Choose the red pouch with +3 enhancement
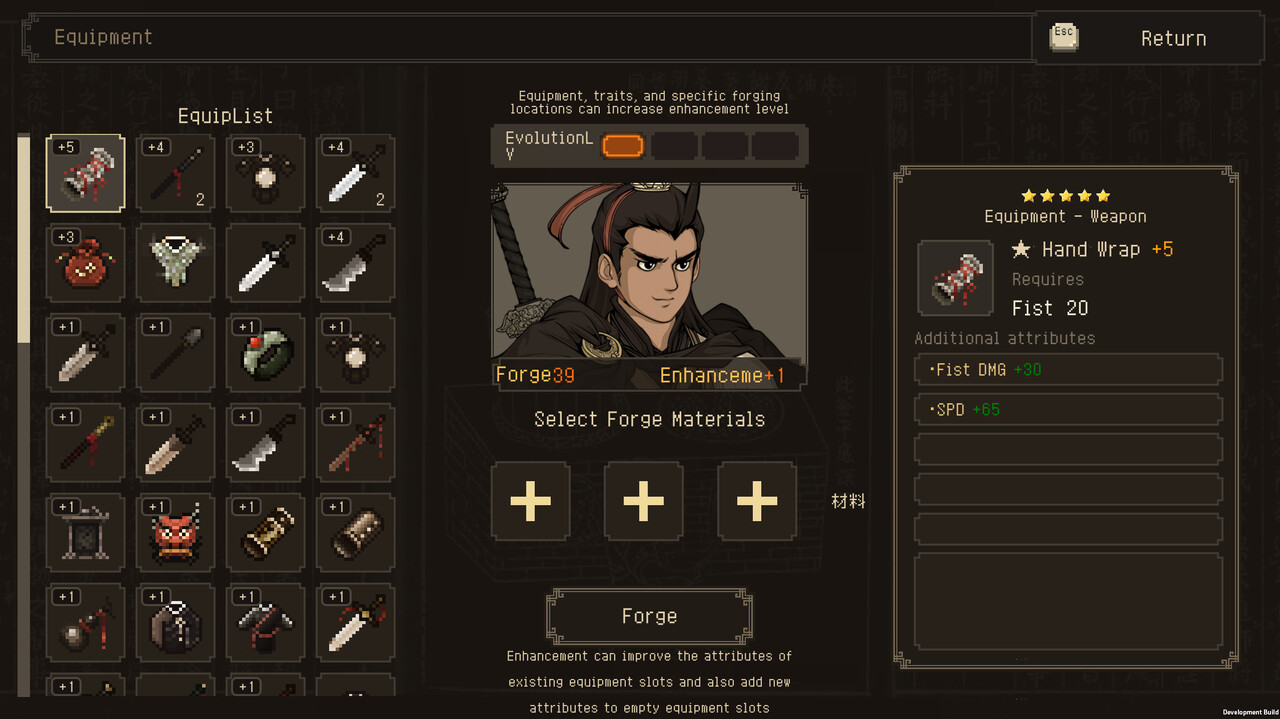Image resolution: width=1280 pixels, height=719 pixels. [86, 263]
